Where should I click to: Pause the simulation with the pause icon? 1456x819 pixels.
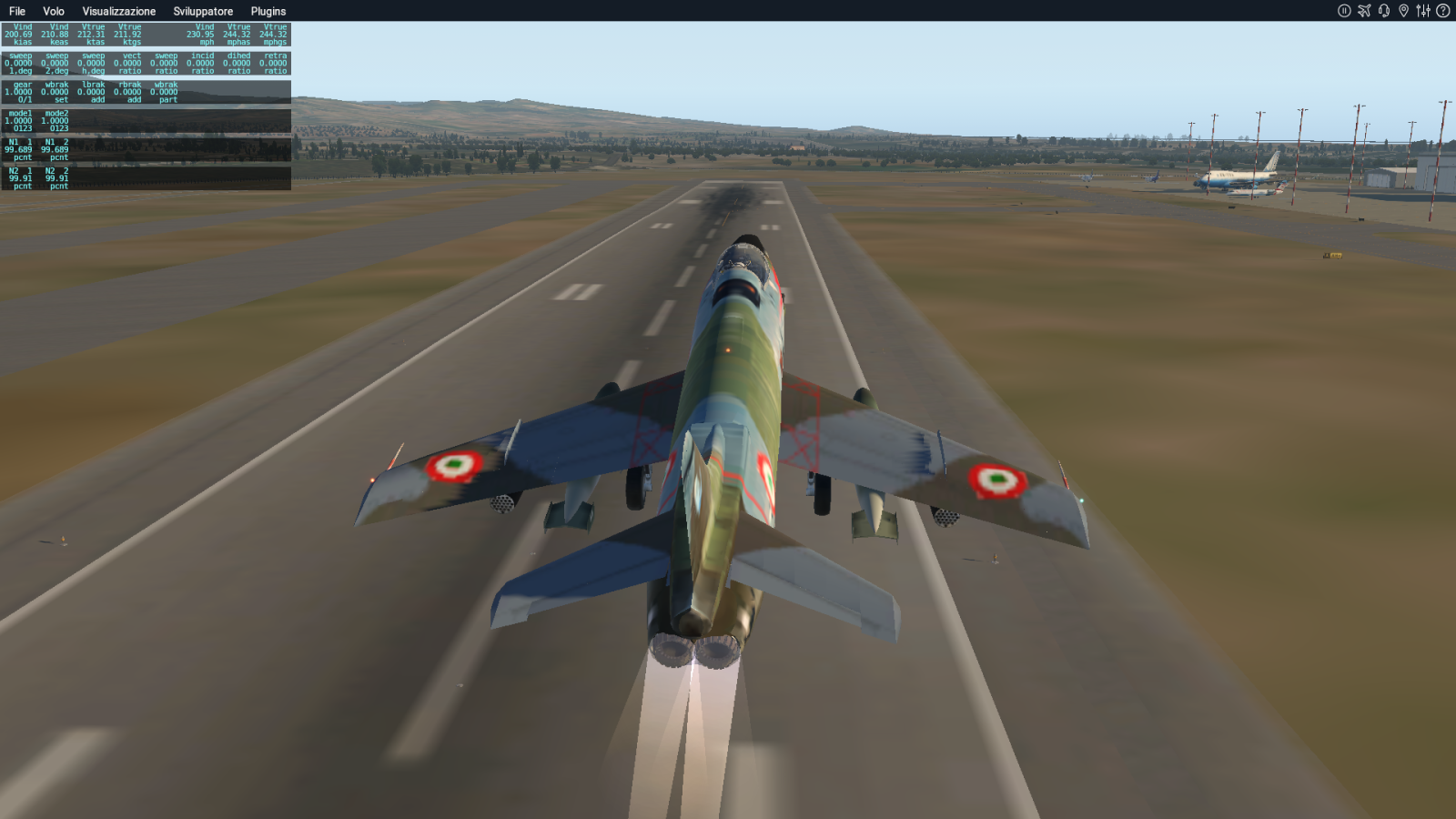pos(1344,11)
